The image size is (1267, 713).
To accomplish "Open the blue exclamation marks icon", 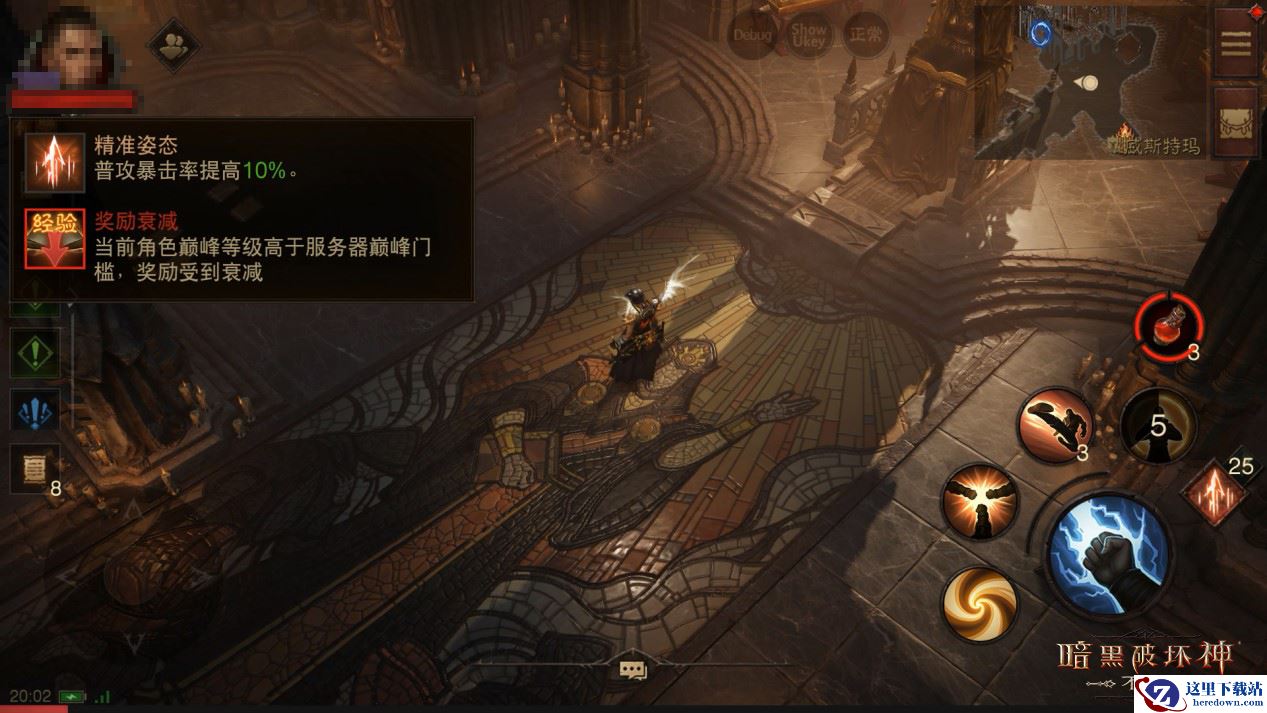I will (35, 411).
